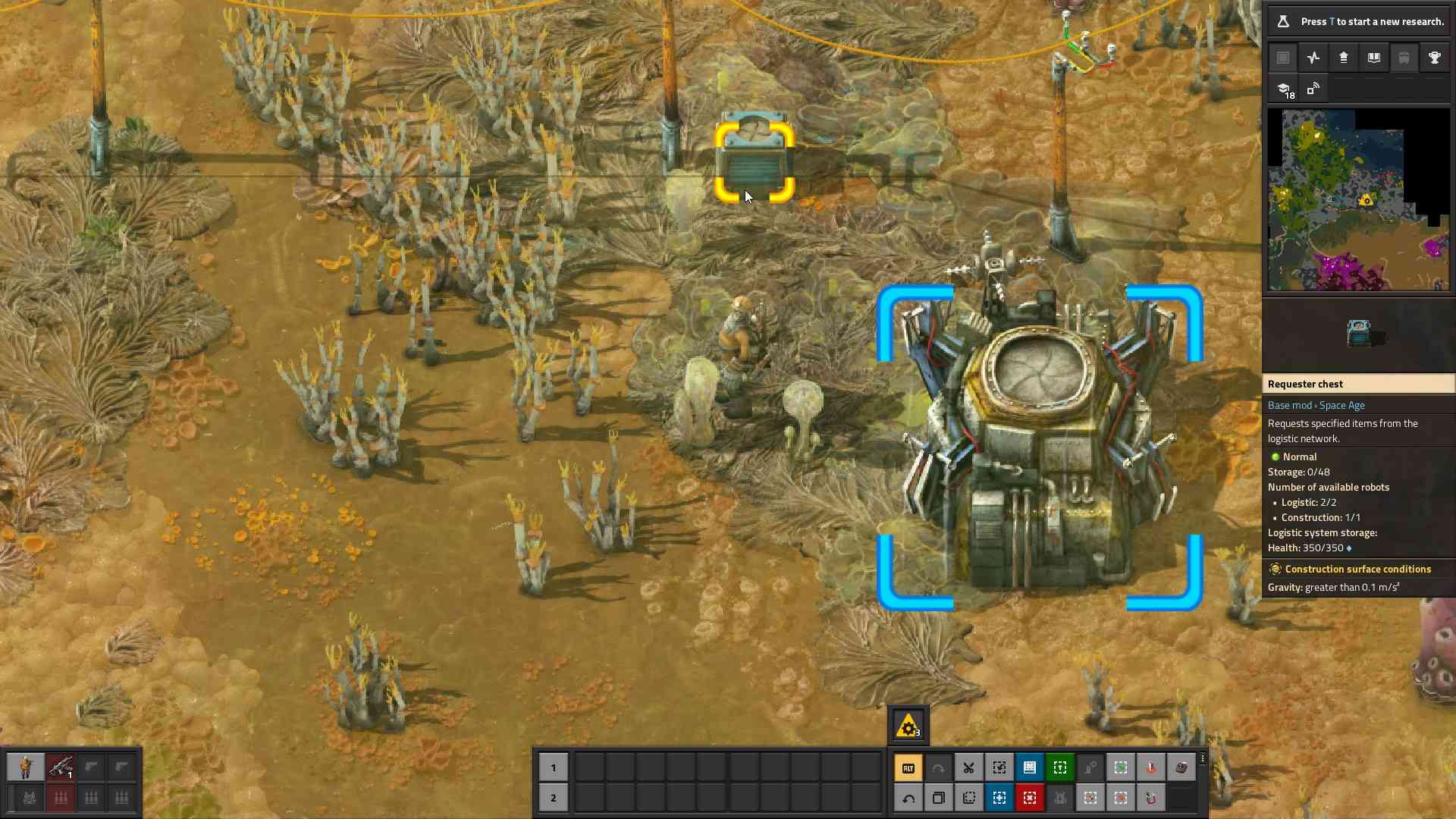Click the pending alerts gear icon
The image size is (1456, 819).
[x=908, y=725]
